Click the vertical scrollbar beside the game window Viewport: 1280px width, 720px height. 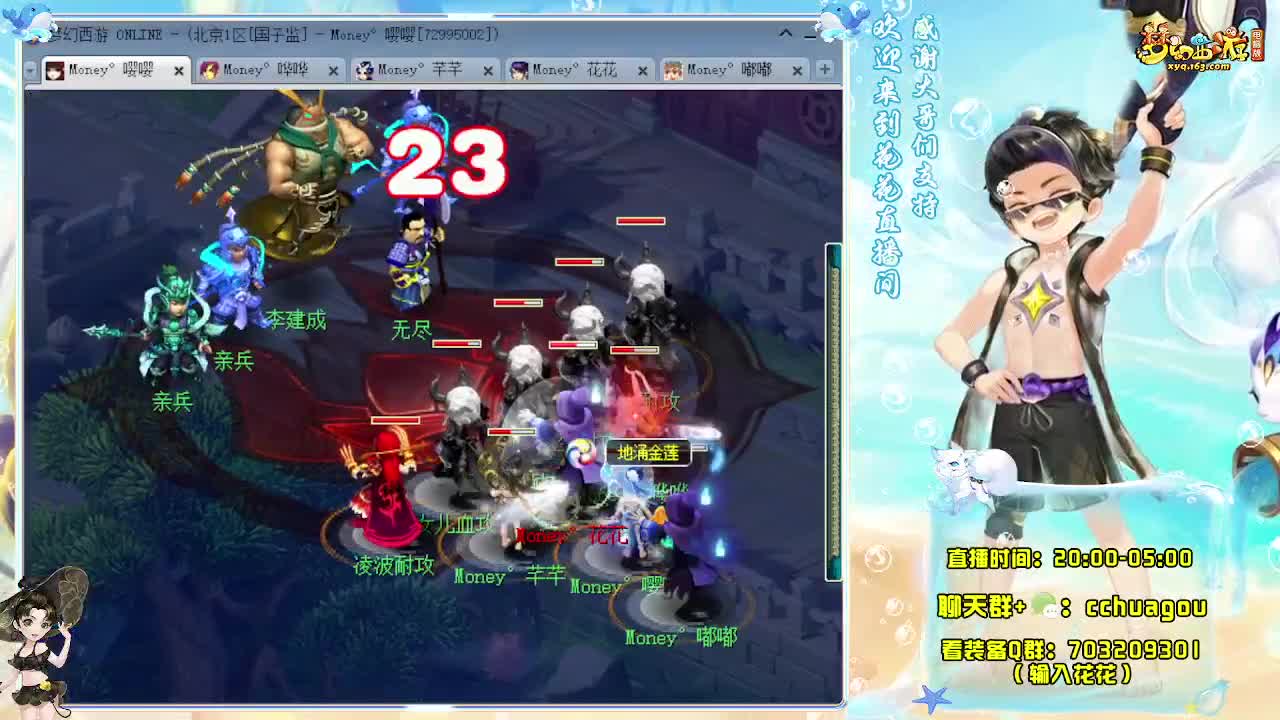[831, 410]
